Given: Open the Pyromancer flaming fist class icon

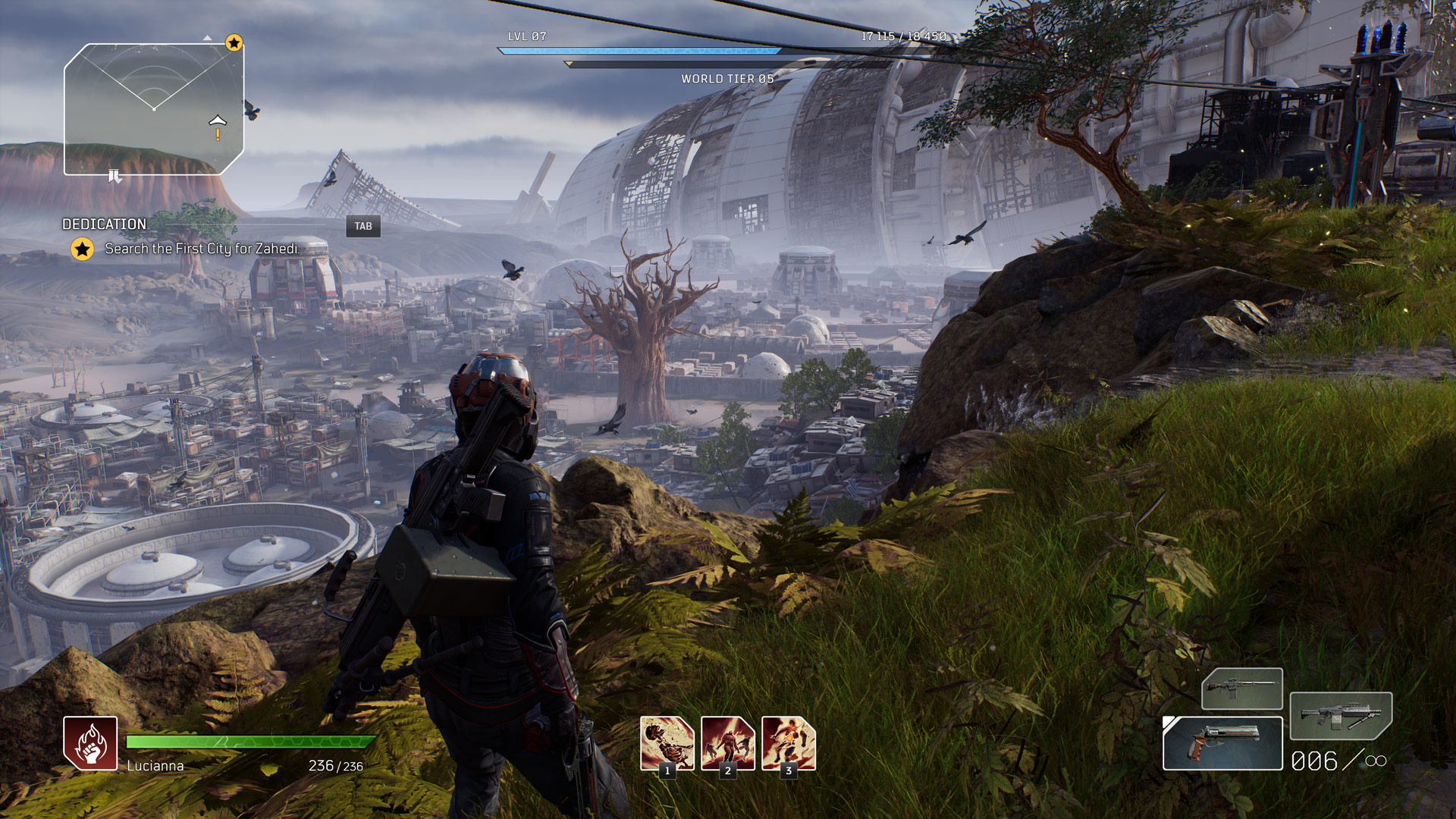Looking at the screenshot, I should pyautogui.click(x=90, y=743).
